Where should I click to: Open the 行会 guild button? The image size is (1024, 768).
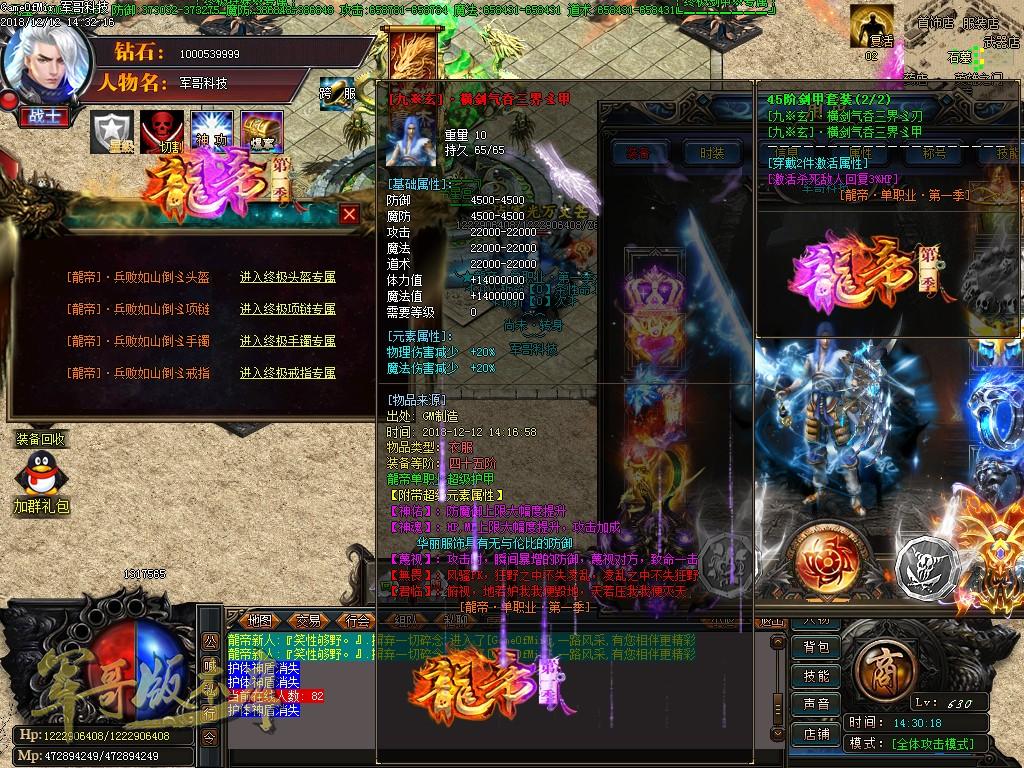pos(356,620)
